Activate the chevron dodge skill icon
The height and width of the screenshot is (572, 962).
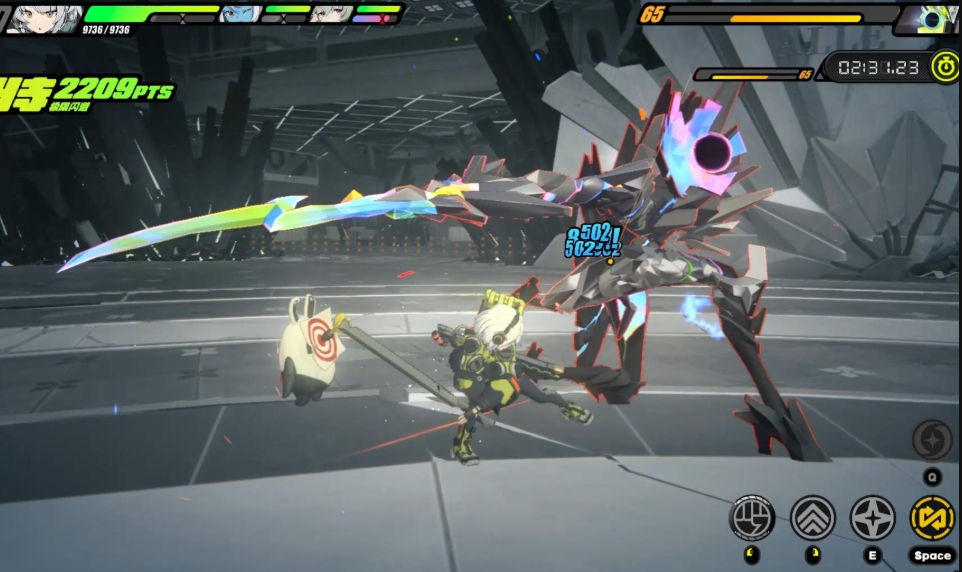(812, 518)
